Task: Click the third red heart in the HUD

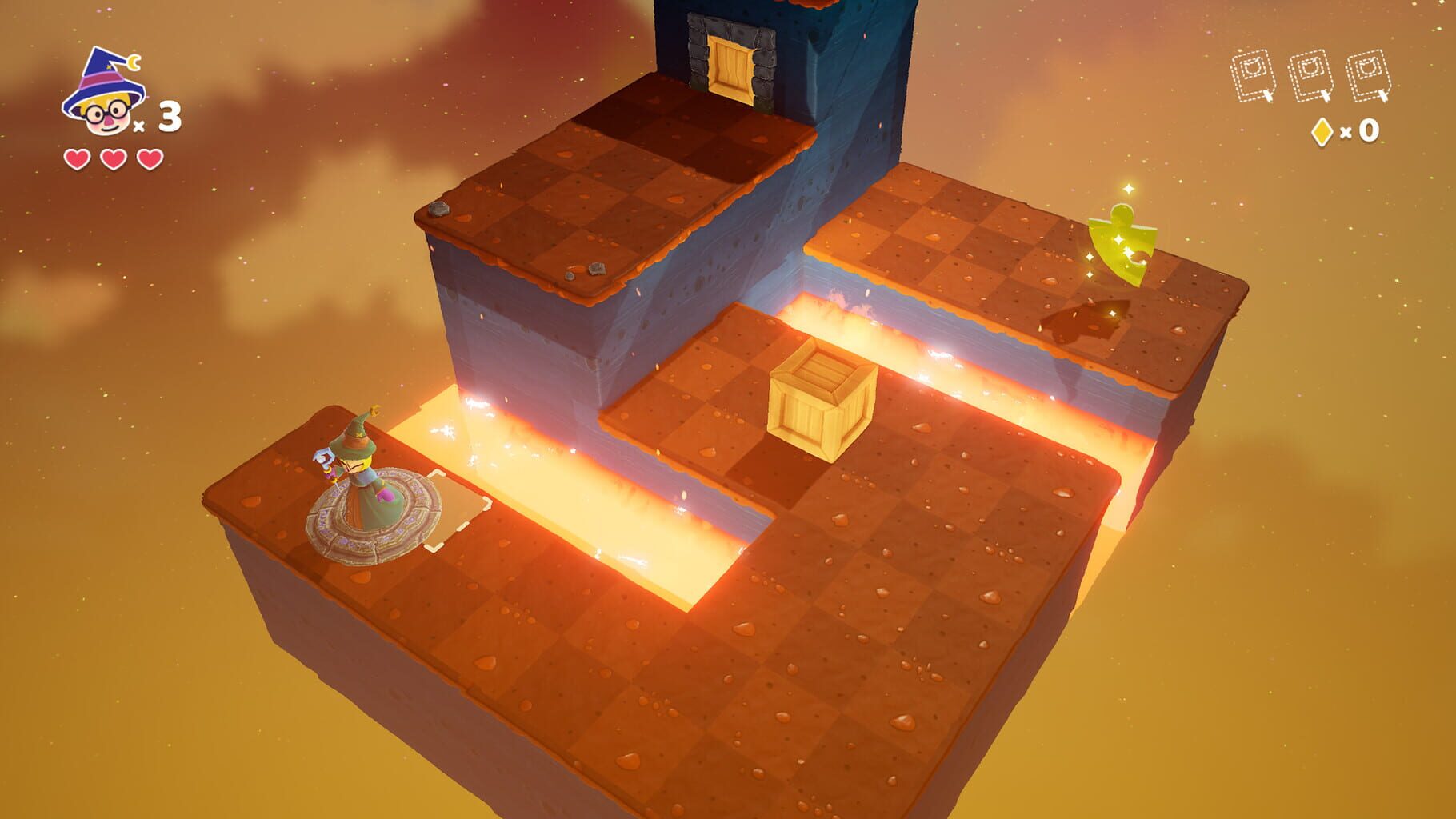Action: pos(148,158)
